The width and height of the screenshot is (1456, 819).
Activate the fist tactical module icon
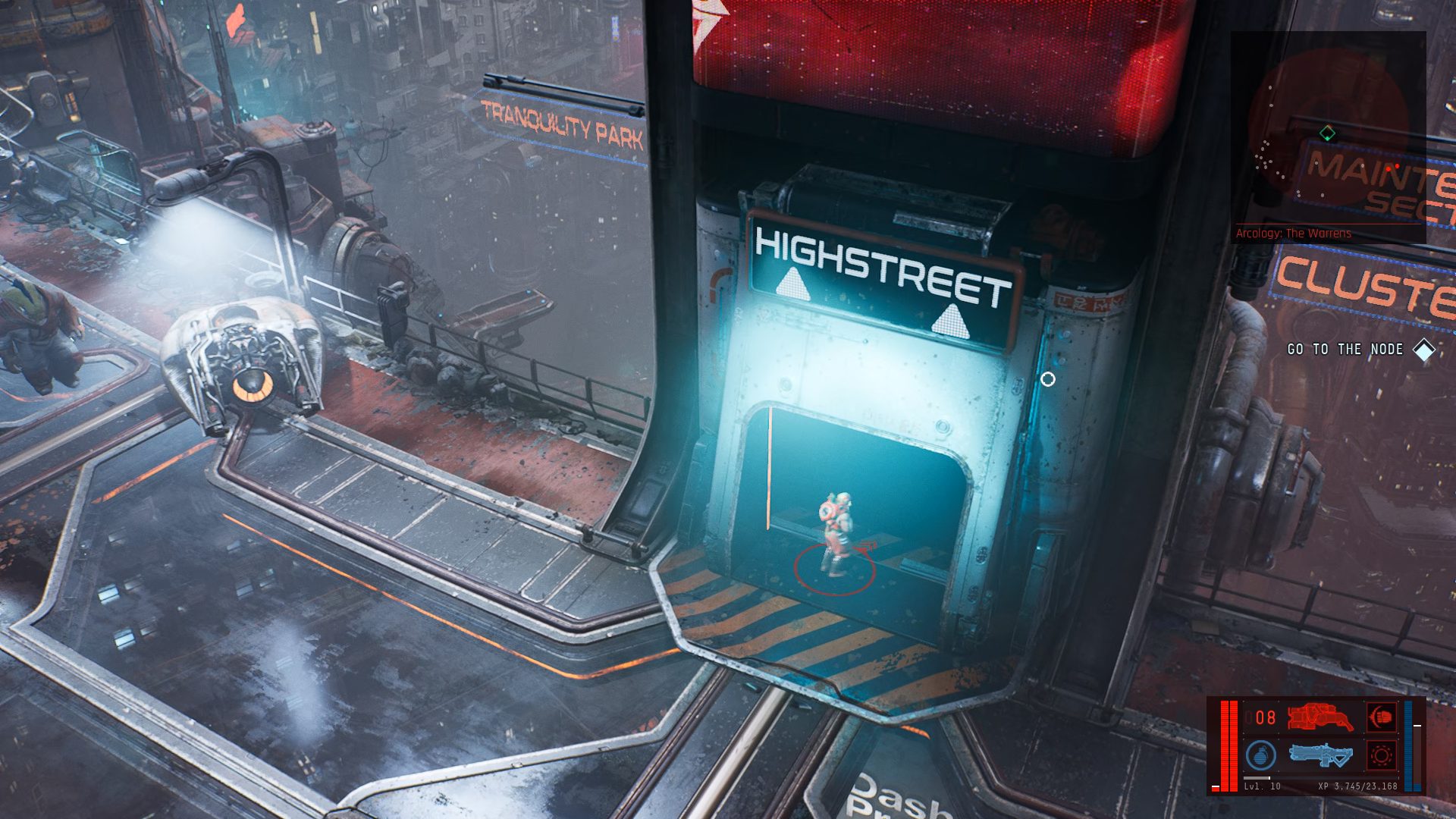[1381, 717]
